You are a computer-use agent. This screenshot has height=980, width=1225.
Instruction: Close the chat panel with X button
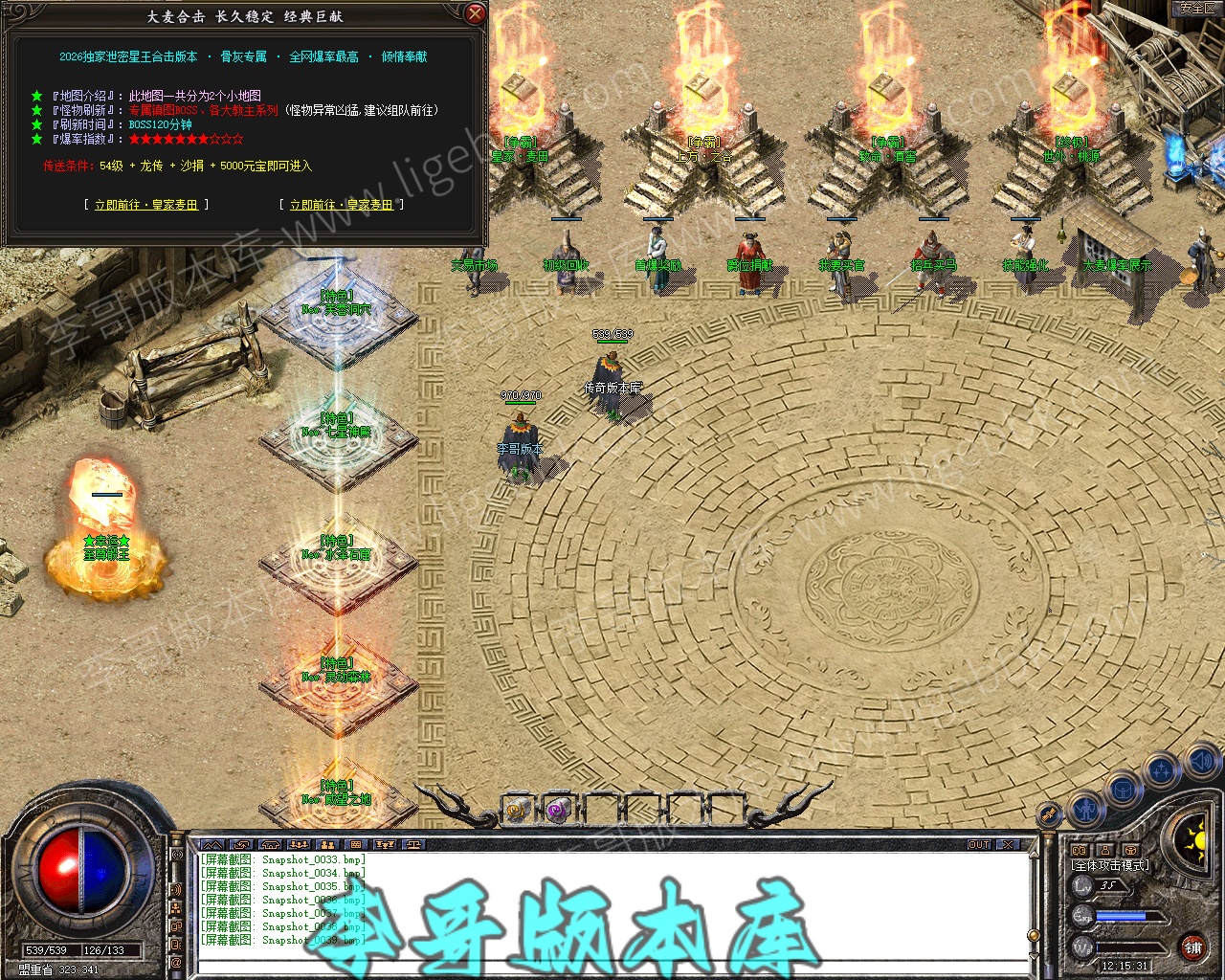pyautogui.click(x=1008, y=844)
